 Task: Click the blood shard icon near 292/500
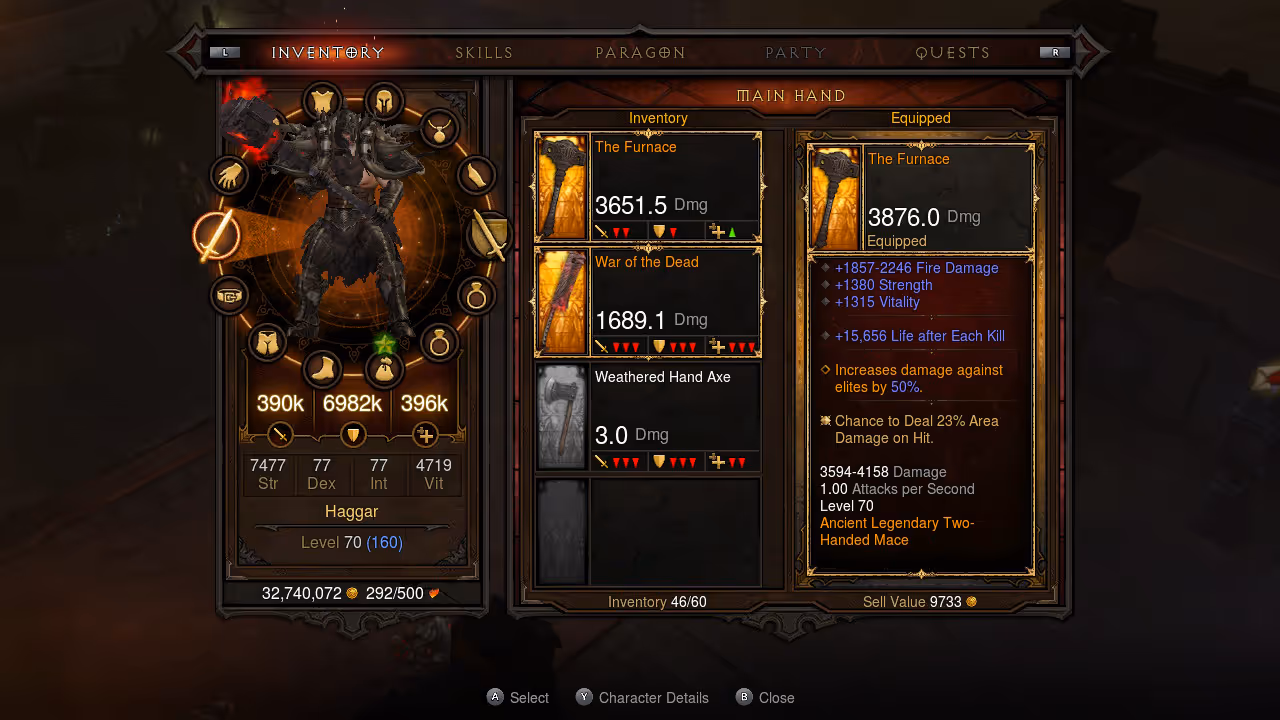tap(434, 592)
